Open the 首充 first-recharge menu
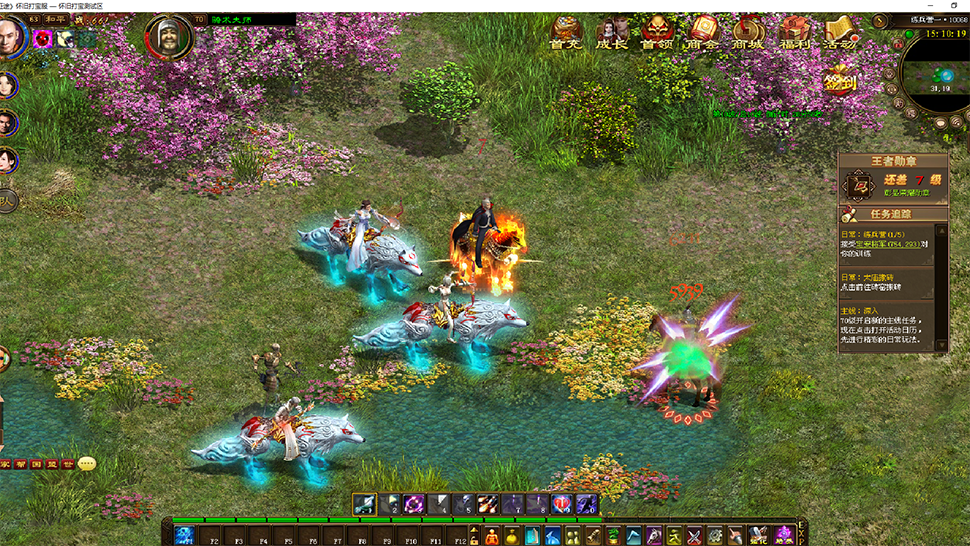970x546 pixels. coord(565,31)
